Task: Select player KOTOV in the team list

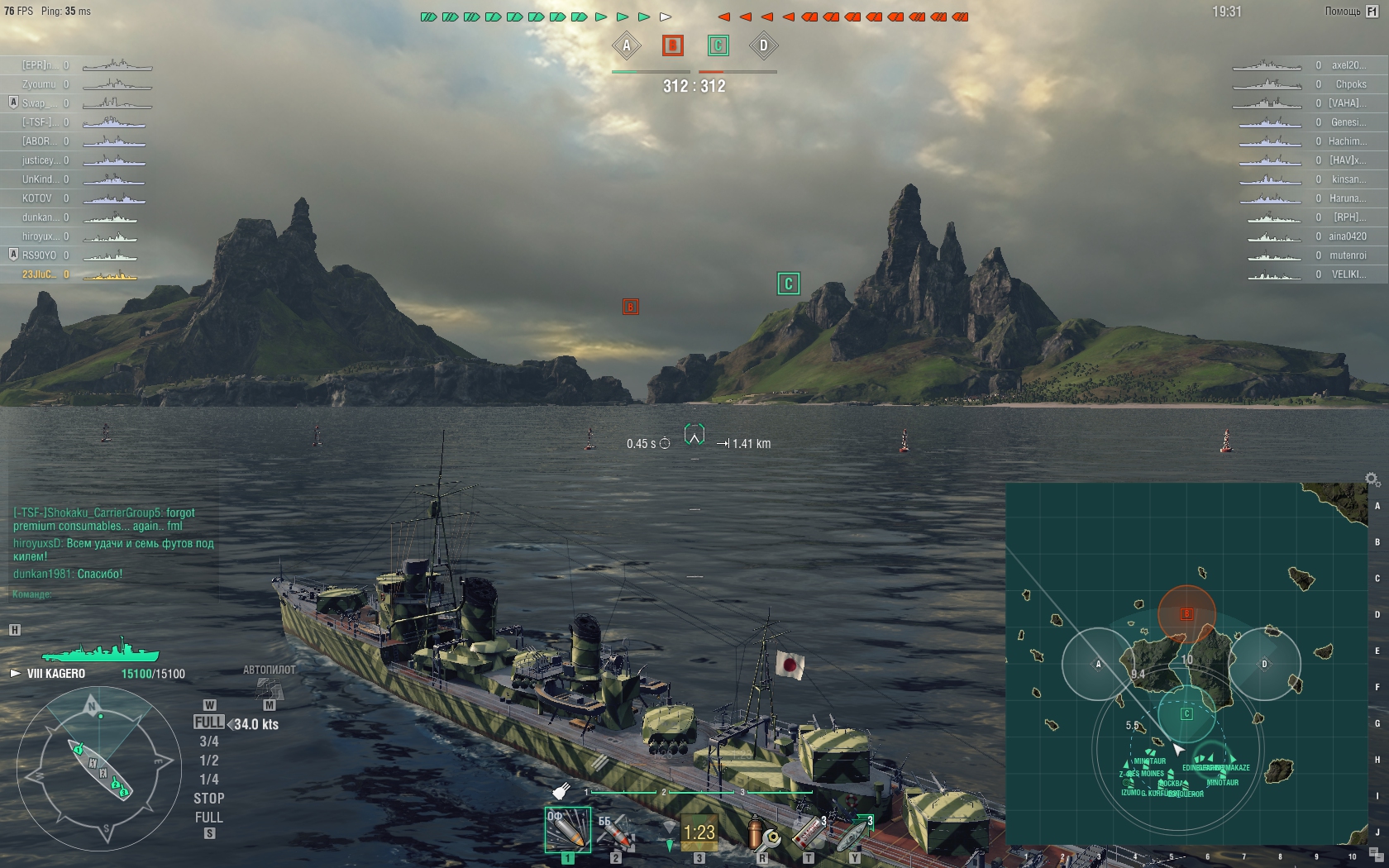Action: tap(37, 198)
